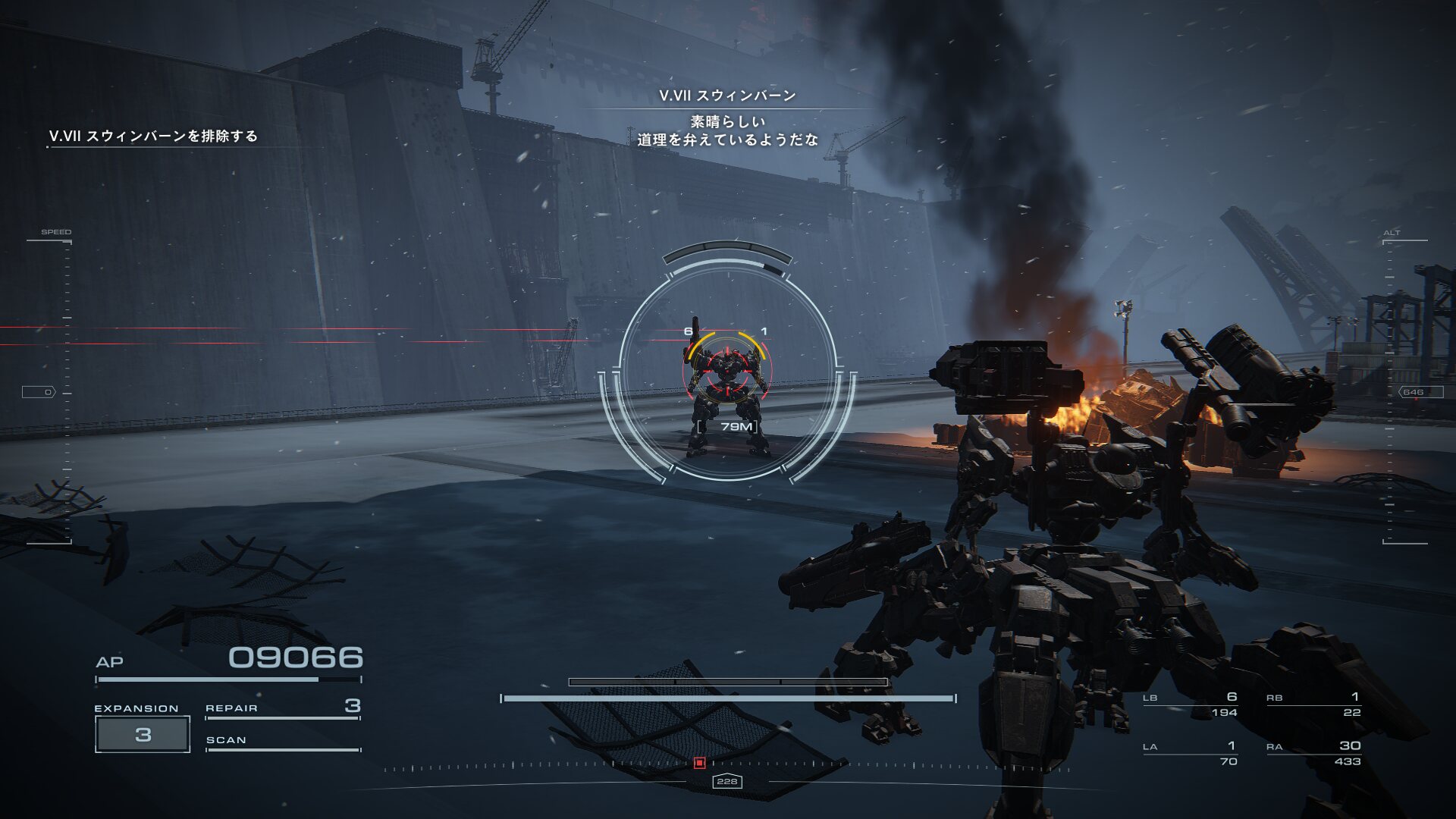1456x819 pixels.
Task: Click the red enemy marker on compass
Action: coord(700,762)
